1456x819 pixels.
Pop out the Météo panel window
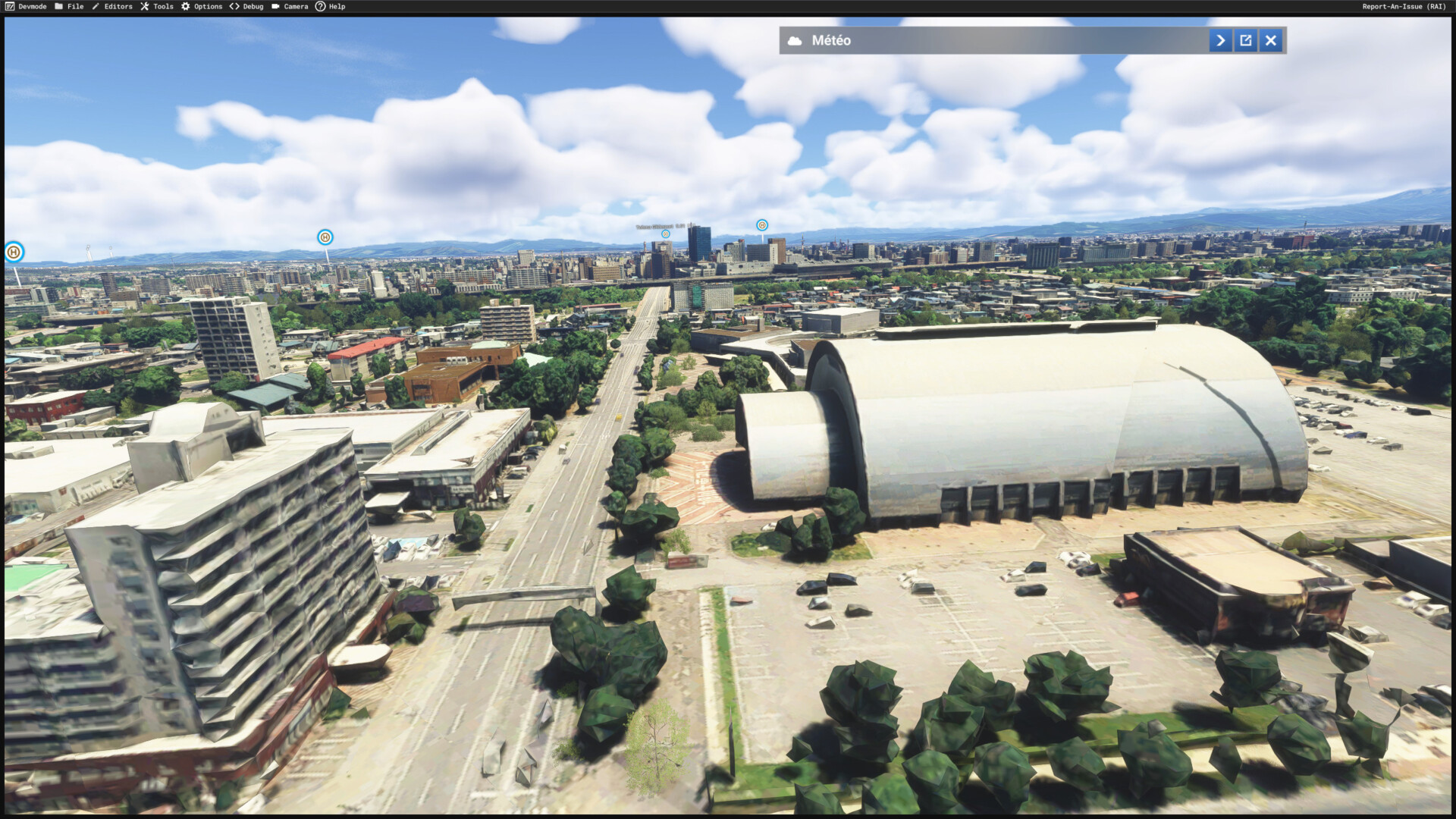click(x=1246, y=40)
